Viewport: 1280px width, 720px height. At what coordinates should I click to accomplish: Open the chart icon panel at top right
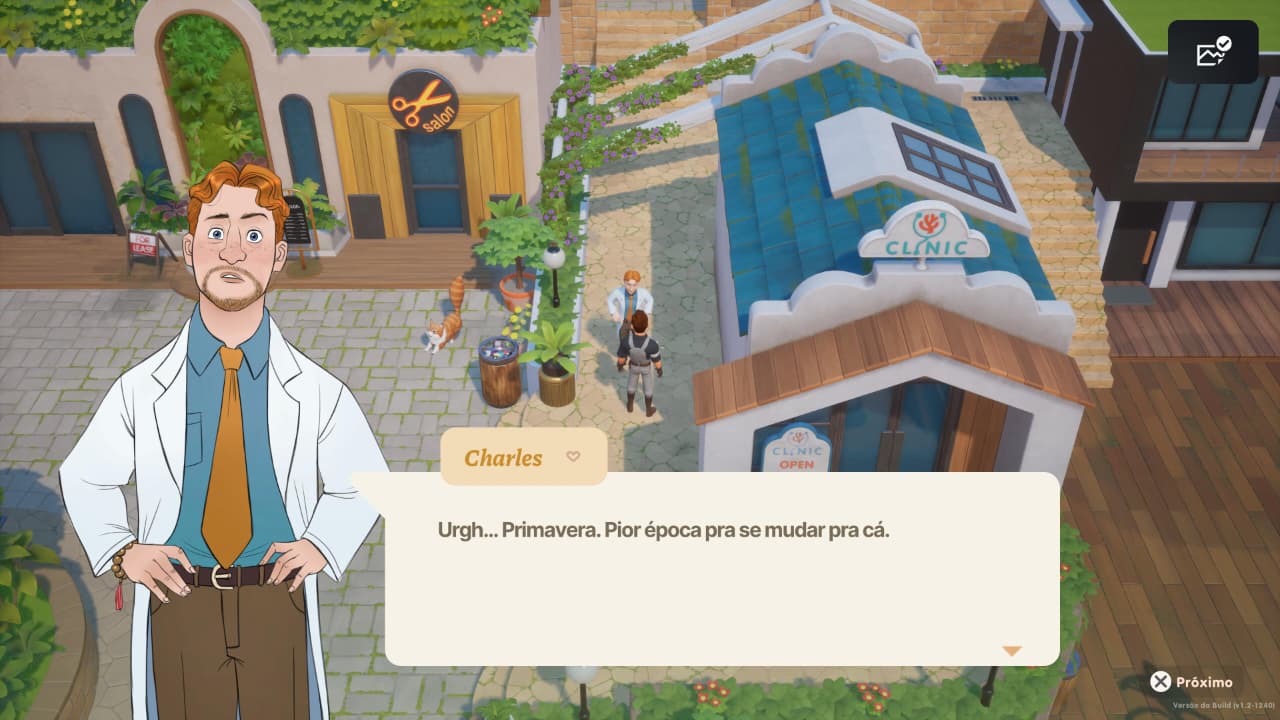click(x=1213, y=52)
